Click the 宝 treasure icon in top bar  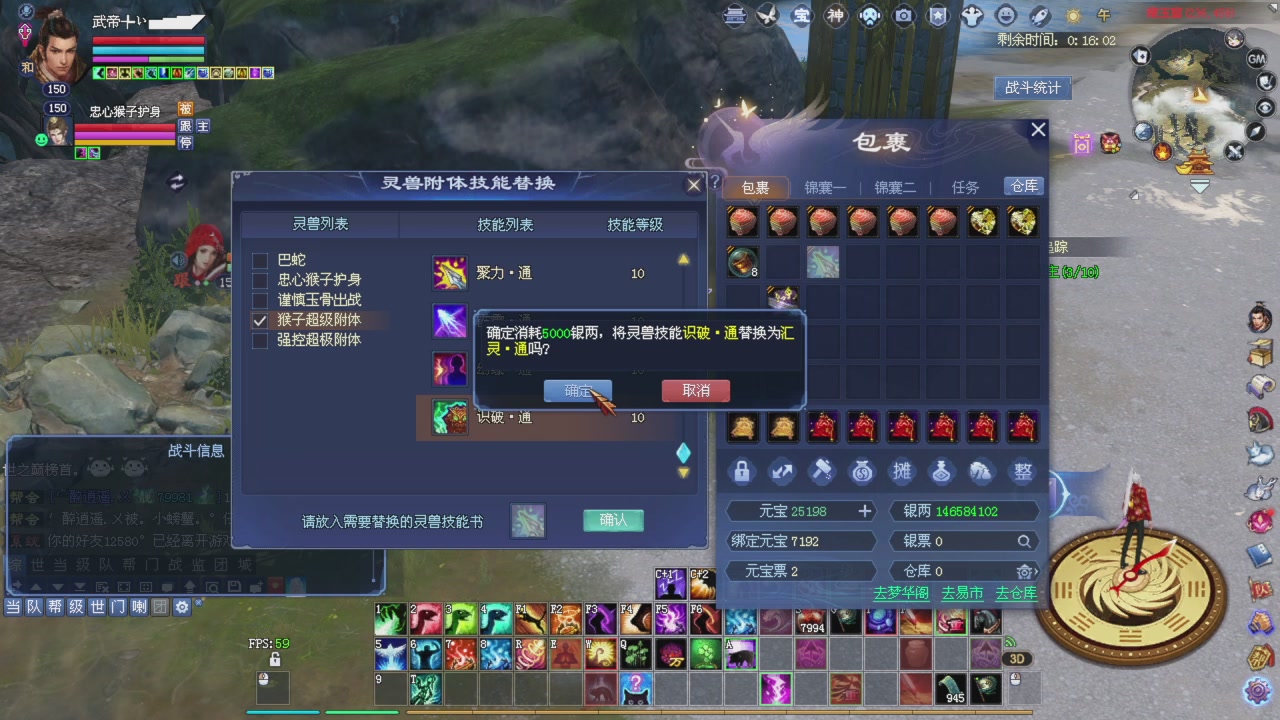[x=803, y=16]
